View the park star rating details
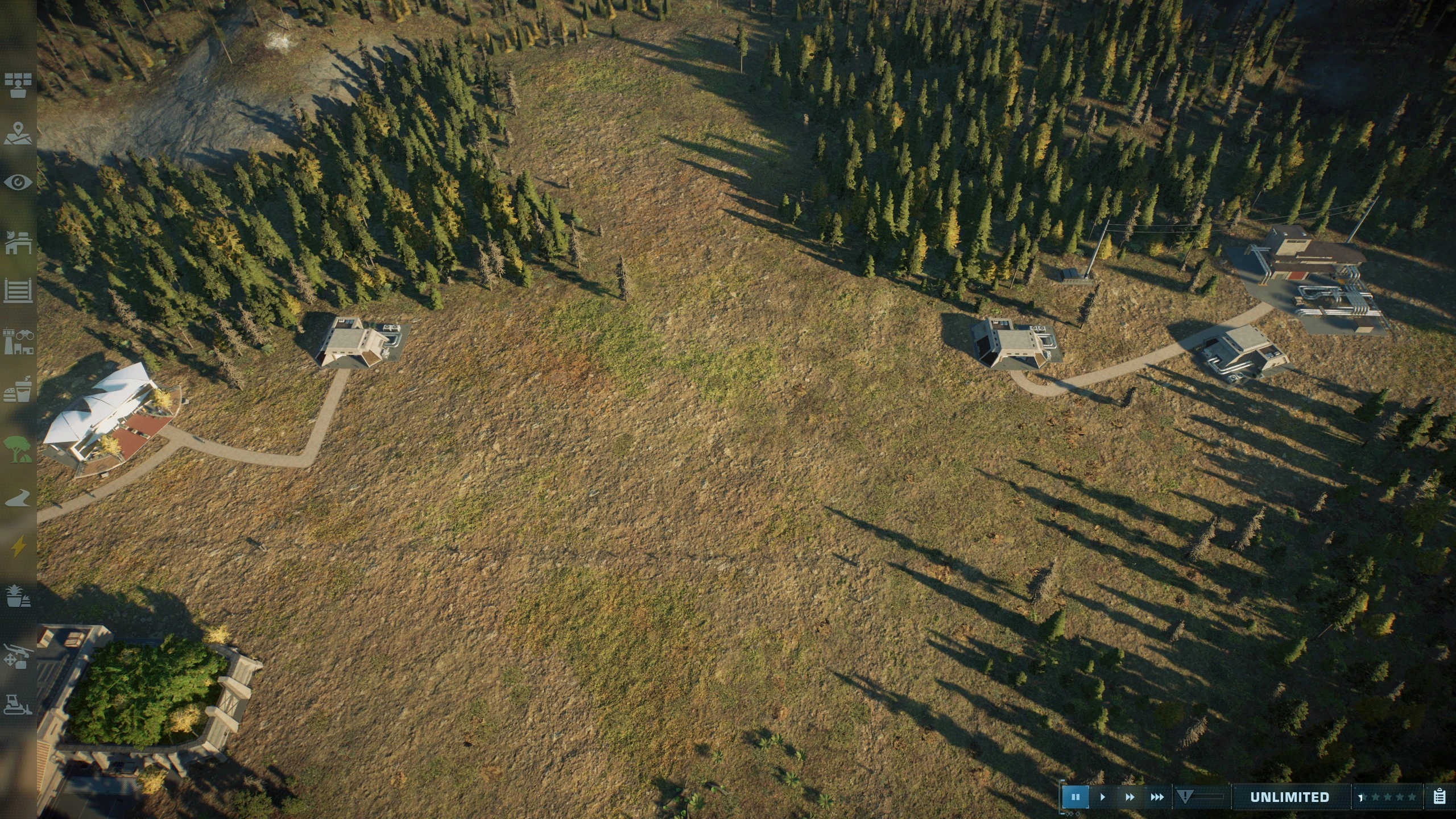Image resolution: width=1456 pixels, height=819 pixels. tap(1388, 797)
